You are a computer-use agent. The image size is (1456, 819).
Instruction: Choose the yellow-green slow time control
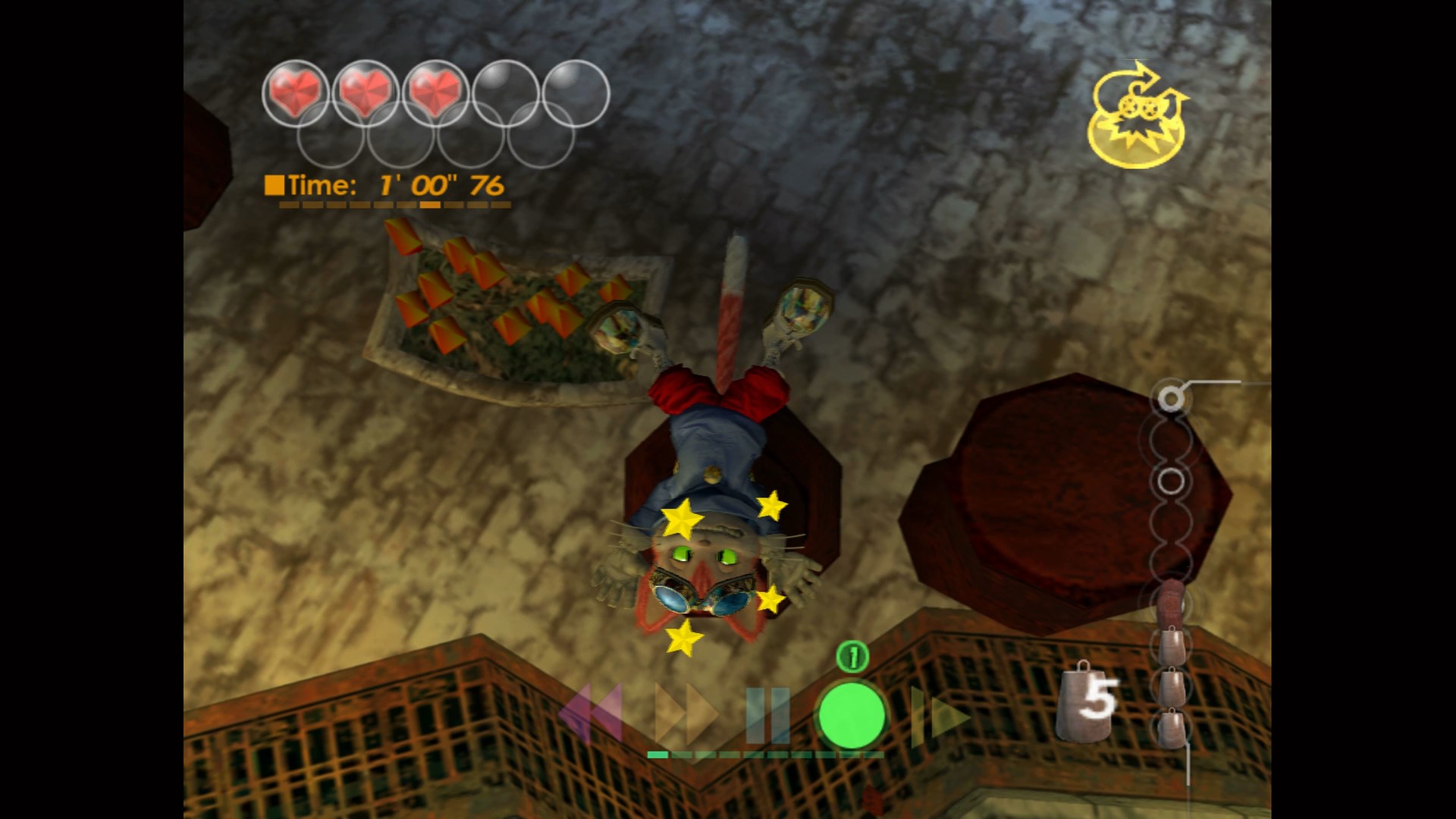pos(939,715)
